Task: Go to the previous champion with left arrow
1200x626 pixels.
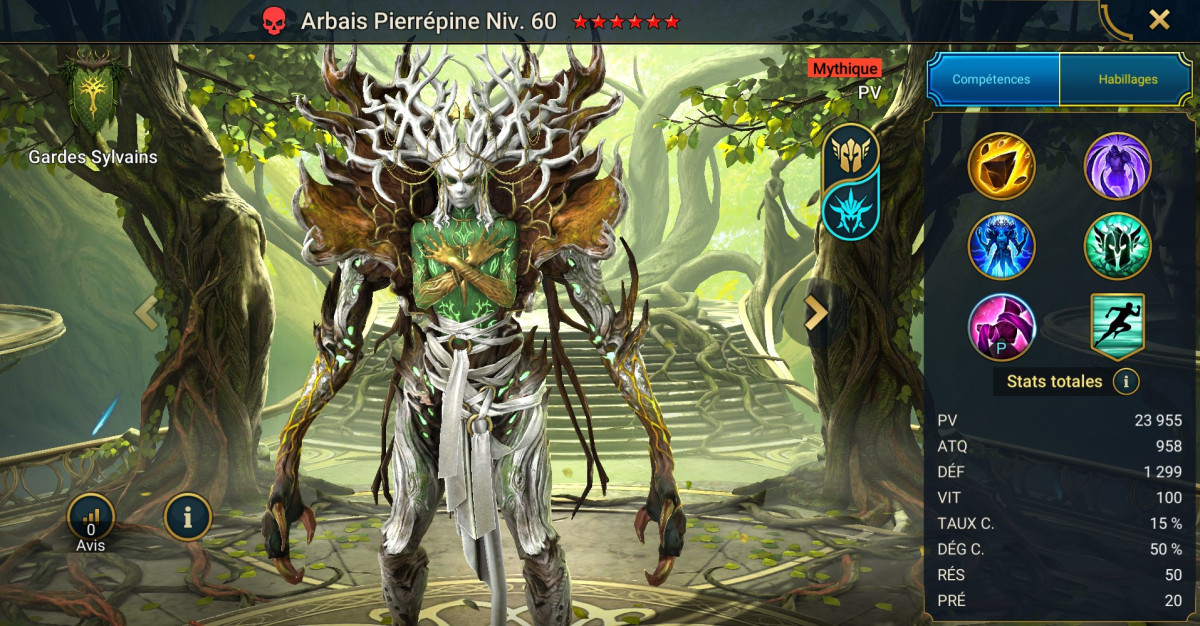Action: [146, 313]
